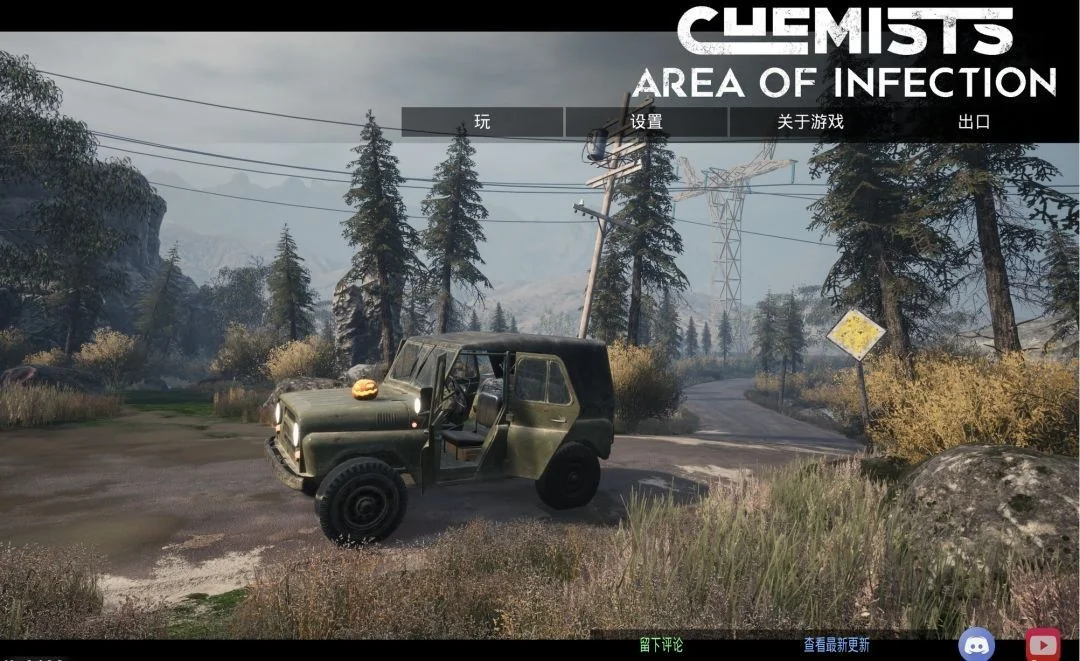Exit the game via 出口
This screenshot has width=1080, height=661.
point(973,122)
